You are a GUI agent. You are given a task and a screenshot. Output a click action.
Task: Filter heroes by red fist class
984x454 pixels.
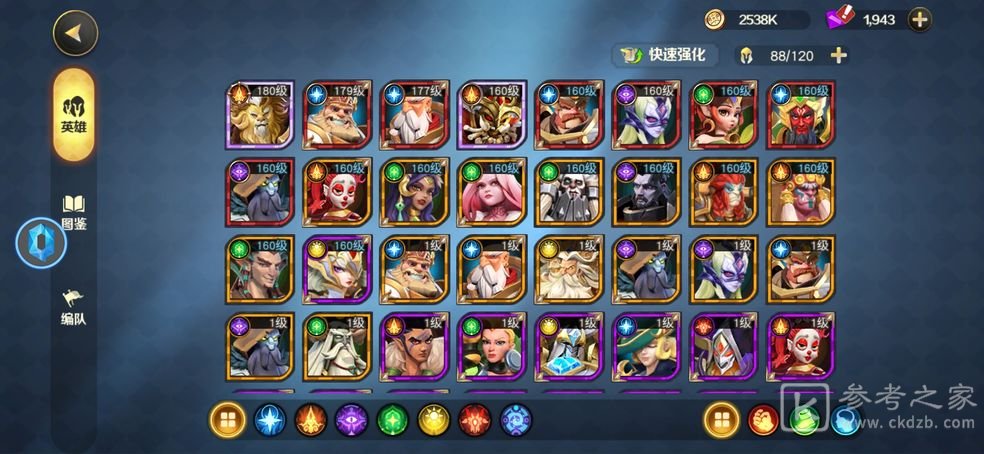click(x=762, y=421)
